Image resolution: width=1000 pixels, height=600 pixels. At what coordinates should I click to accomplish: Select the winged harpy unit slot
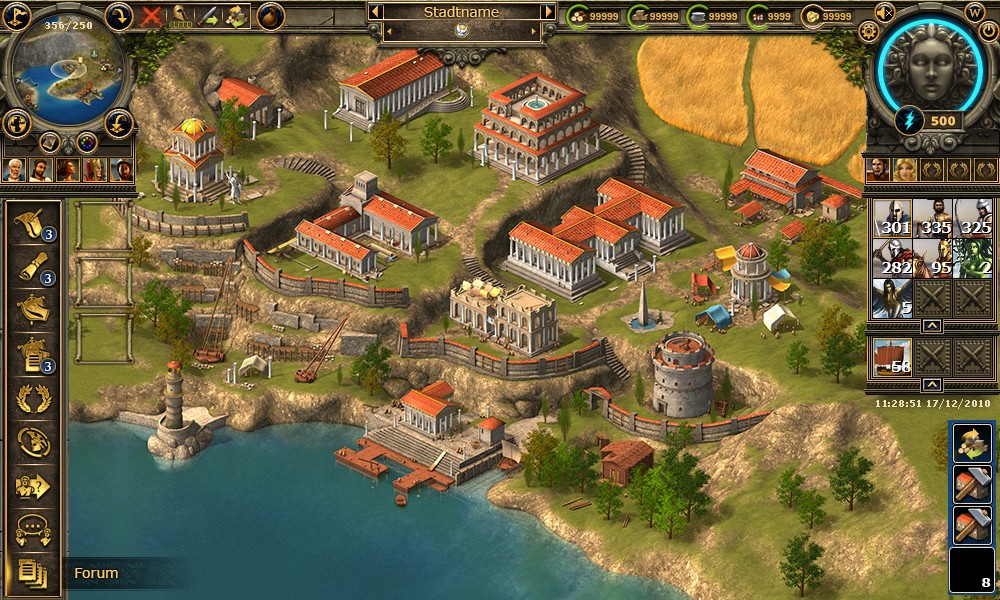coord(890,298)
